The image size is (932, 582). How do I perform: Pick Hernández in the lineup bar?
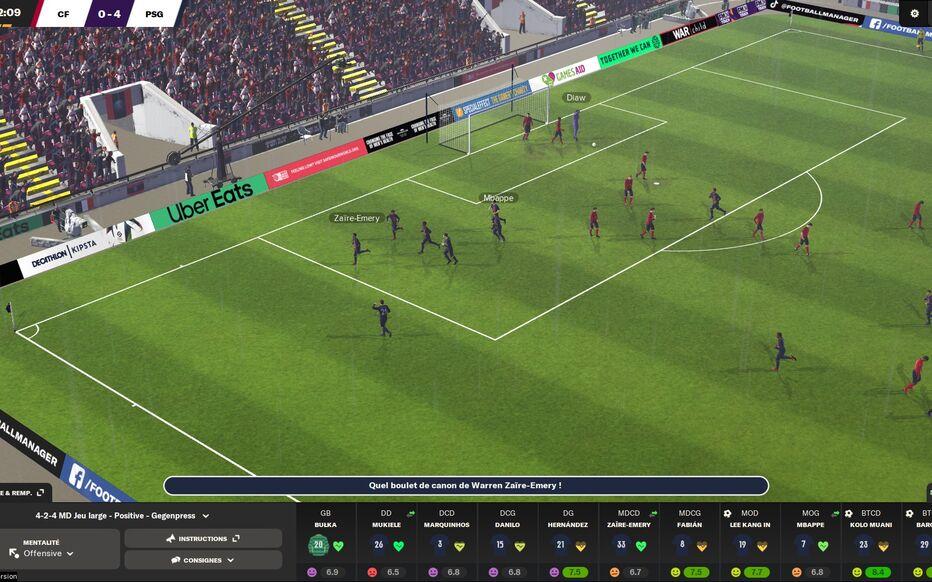click(568, 541)
